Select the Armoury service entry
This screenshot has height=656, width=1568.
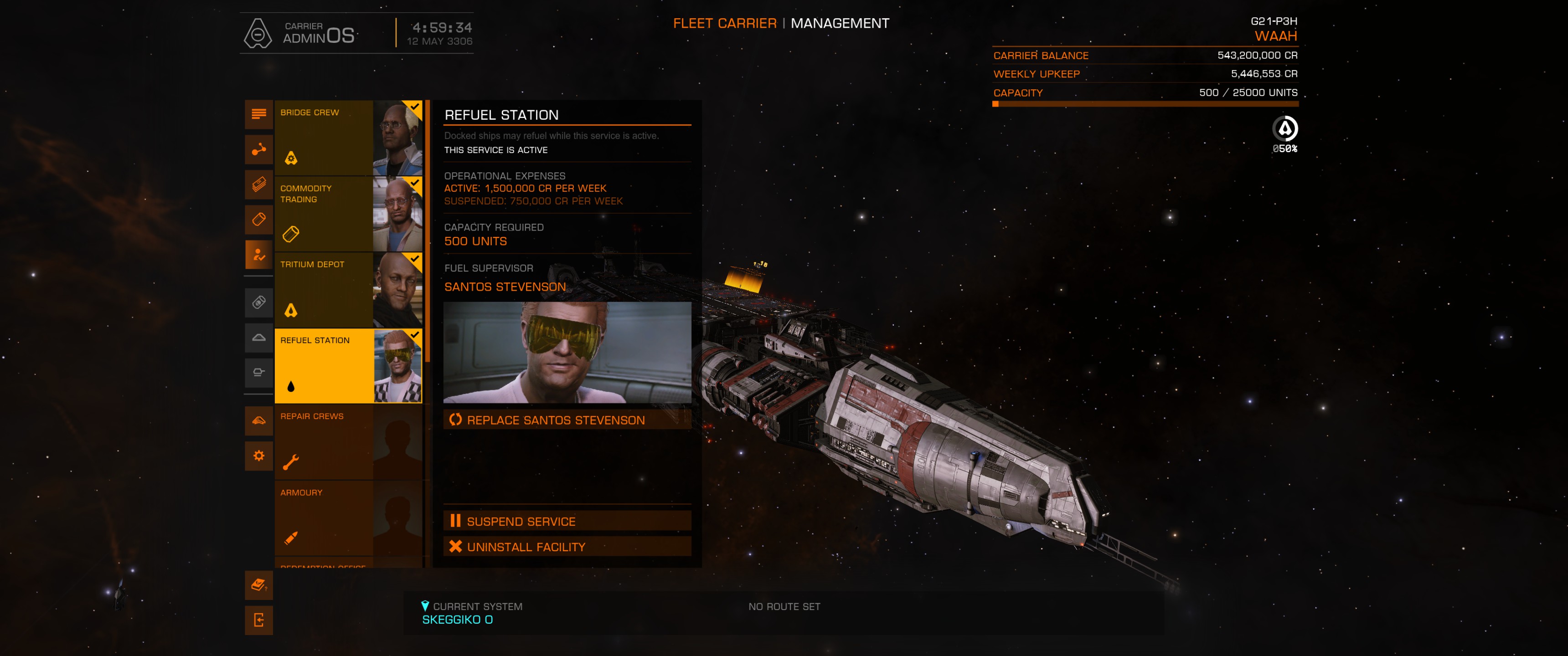pyautogui.click(x=348, y=518)
